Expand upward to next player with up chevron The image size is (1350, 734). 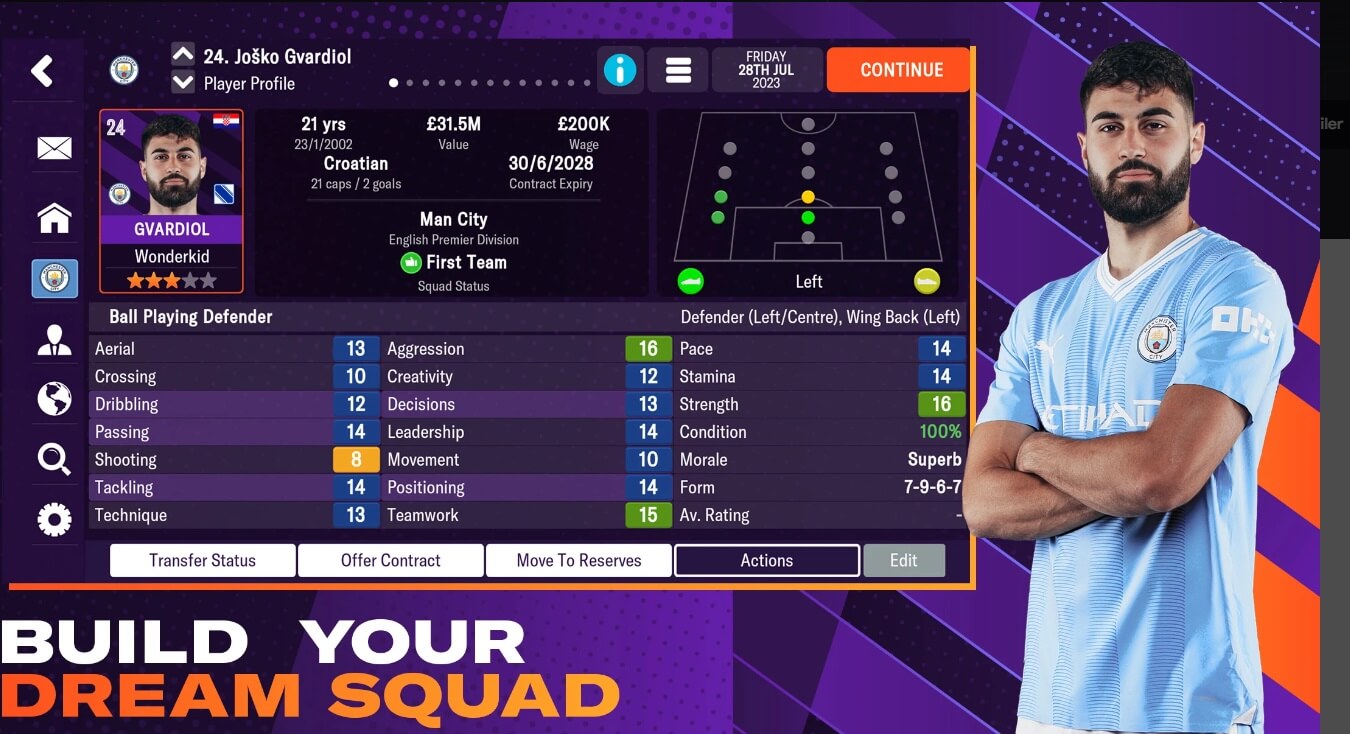181,56
